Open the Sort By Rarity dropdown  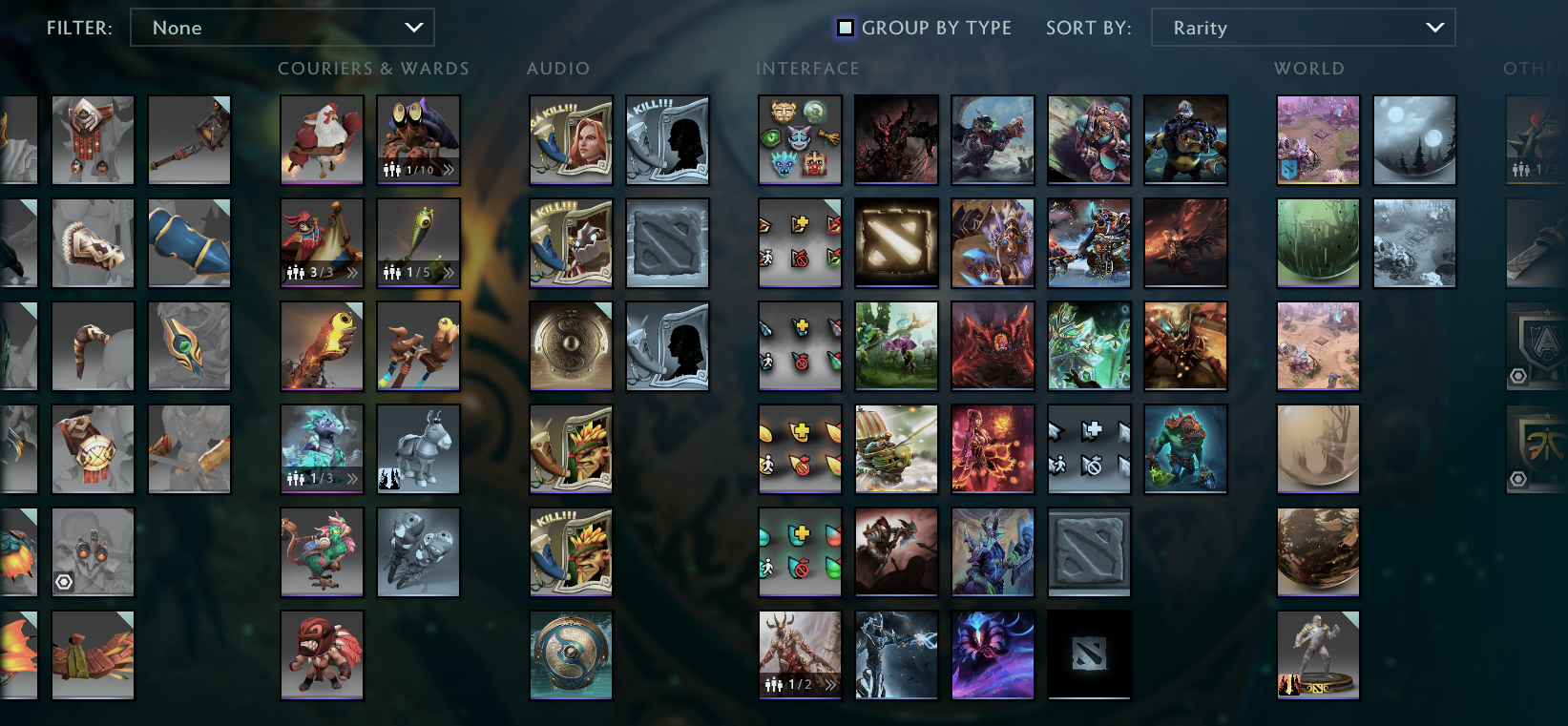coord(1303,28)
